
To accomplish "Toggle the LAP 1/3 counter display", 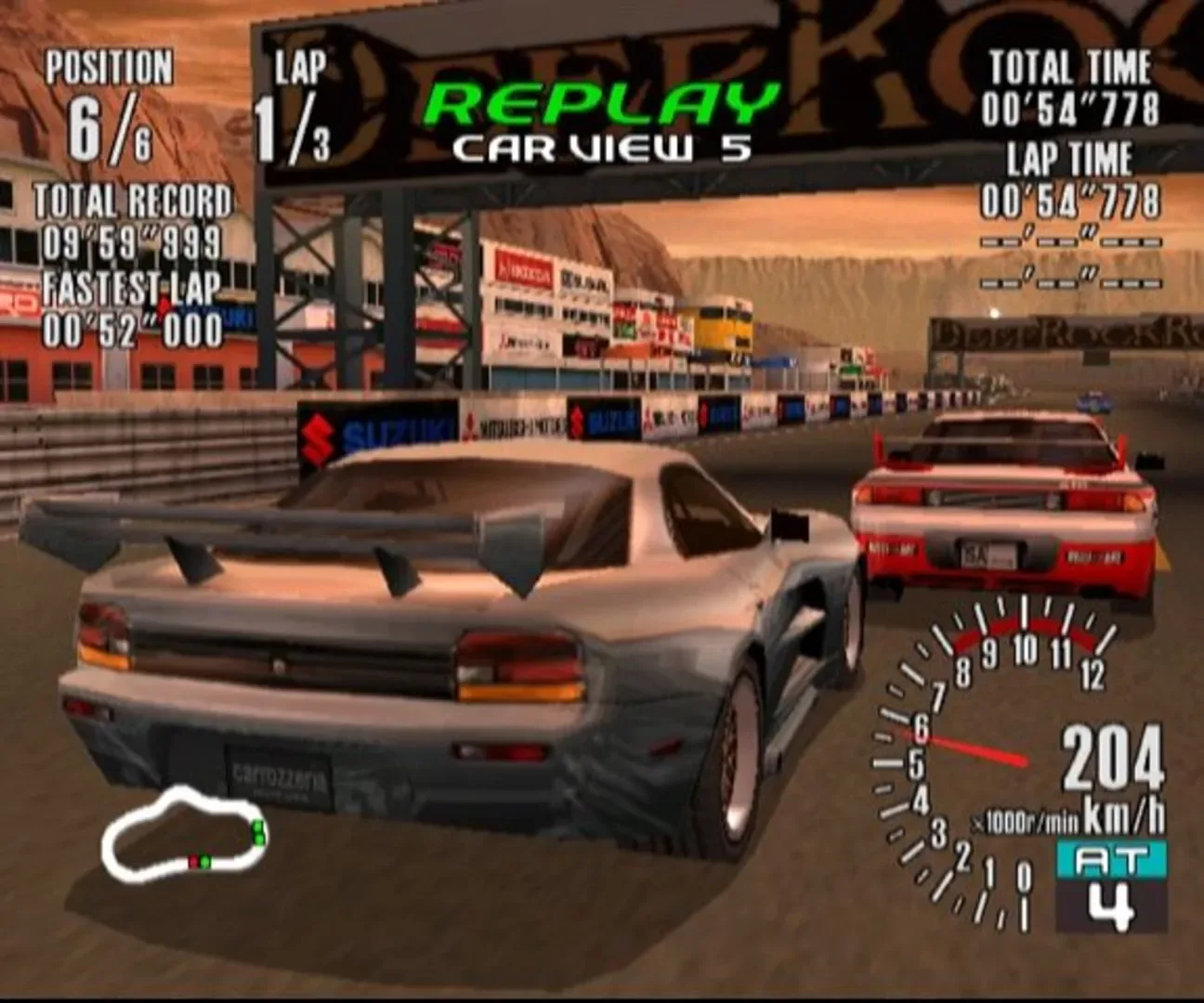I will (297, 102).
